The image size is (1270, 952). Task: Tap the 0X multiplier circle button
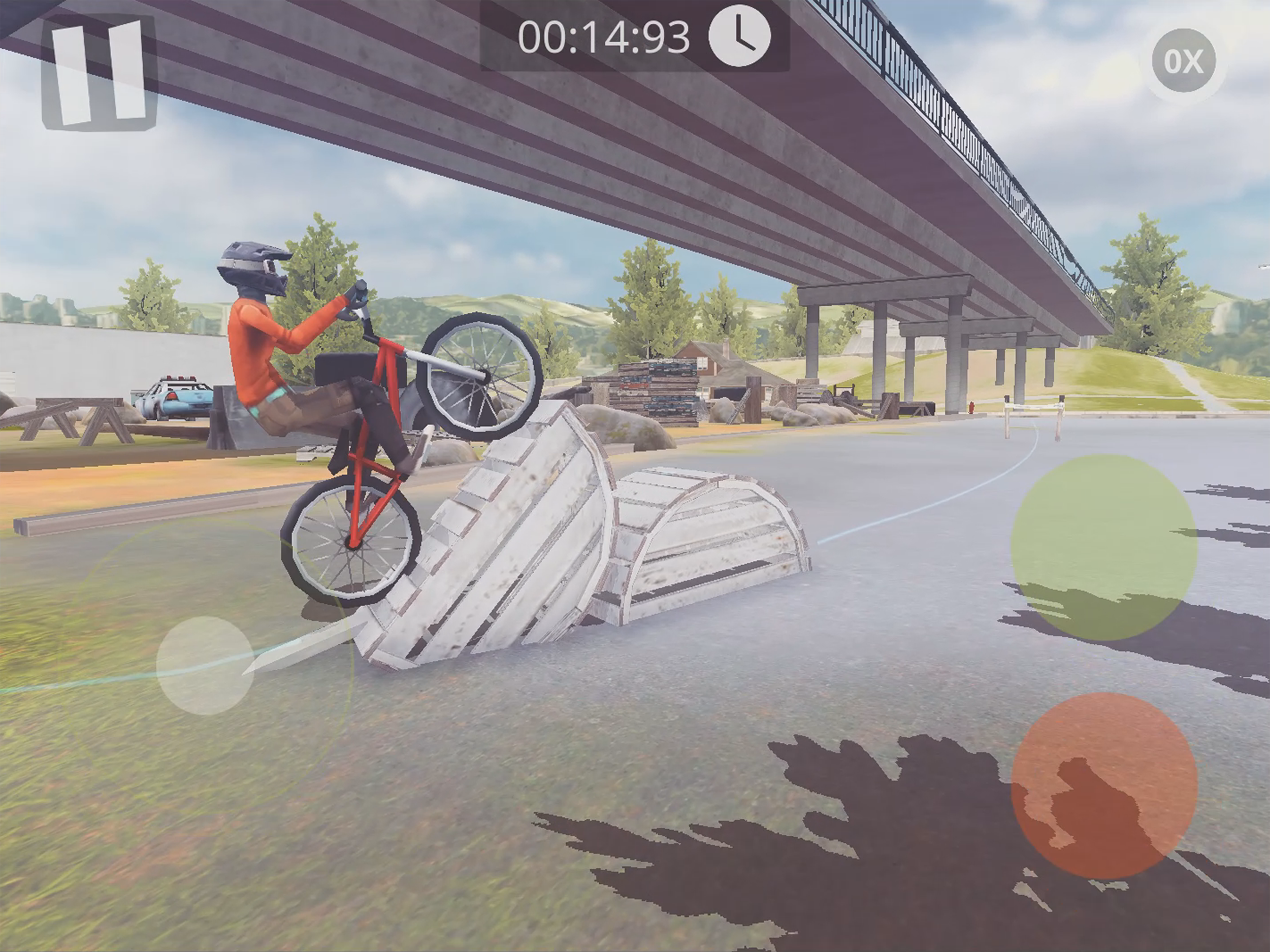(x=1184, y=61)
